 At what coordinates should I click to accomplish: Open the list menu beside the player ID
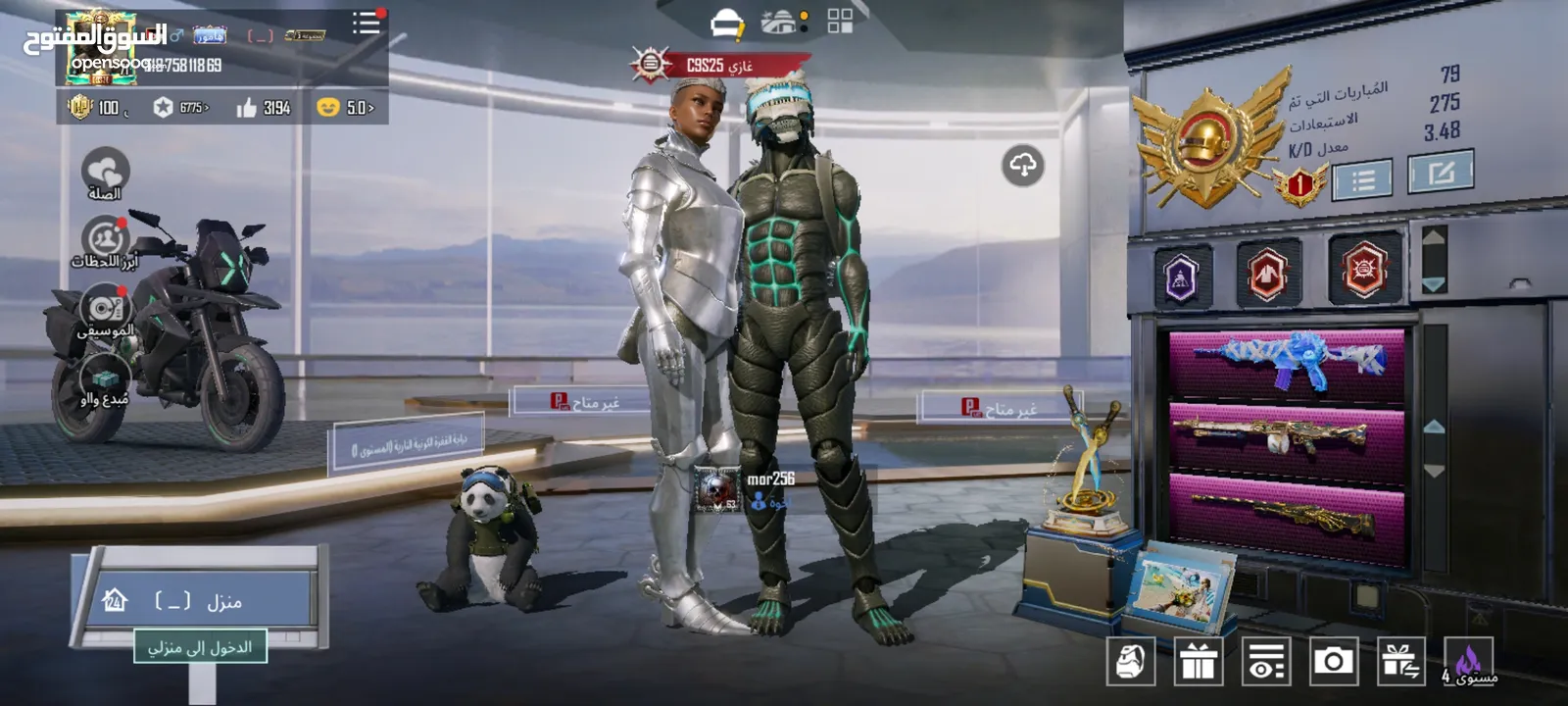pyautogui.click(x=367, y=24)
